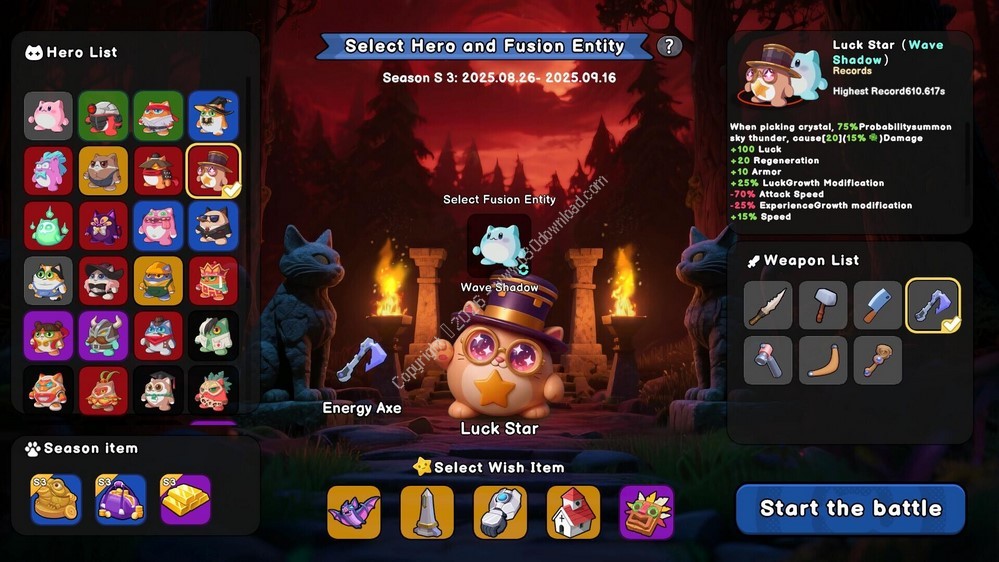Select the blue cleaver weapon
This screenshot has width=999, height=562.
[x=878, y=305]
